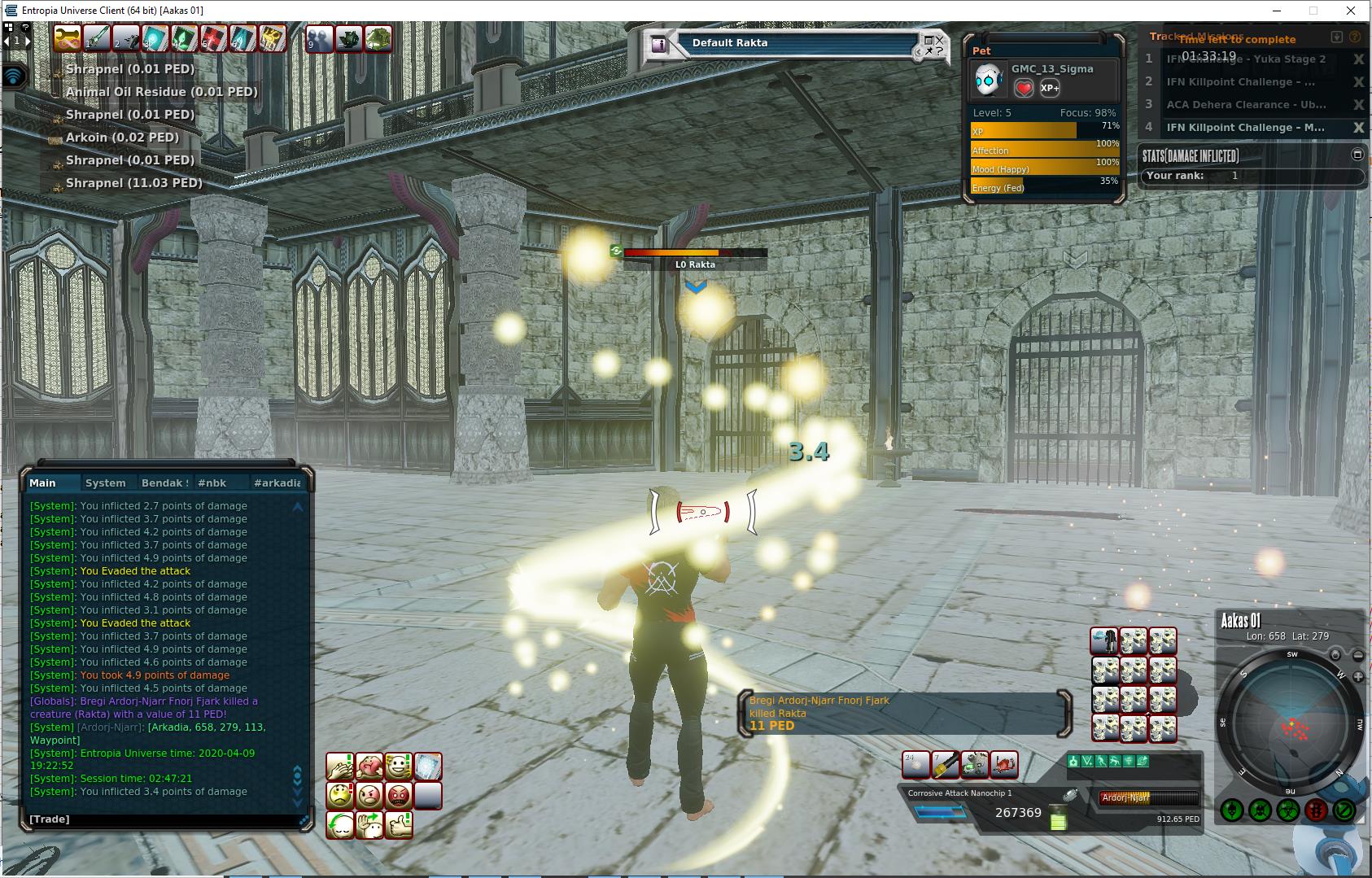1372x878 pixels.
Task: Click the chat input field labeled Trade
Action: [163, 819]
